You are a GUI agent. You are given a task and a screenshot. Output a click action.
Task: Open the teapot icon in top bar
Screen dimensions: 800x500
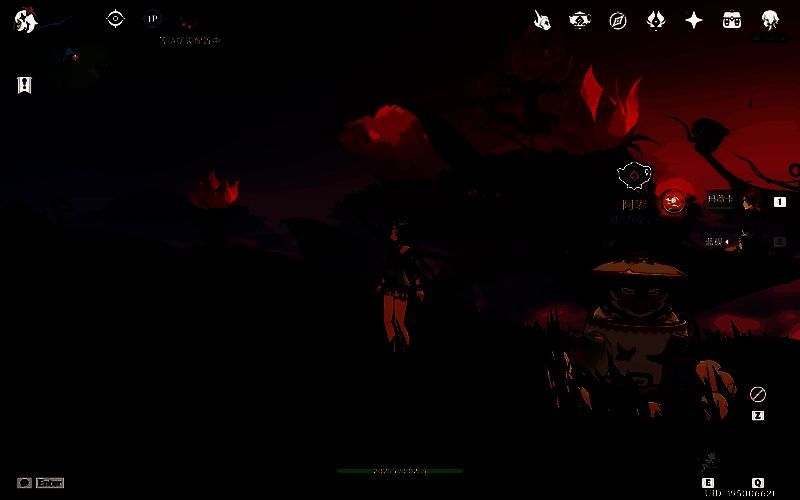pos(579,20)
